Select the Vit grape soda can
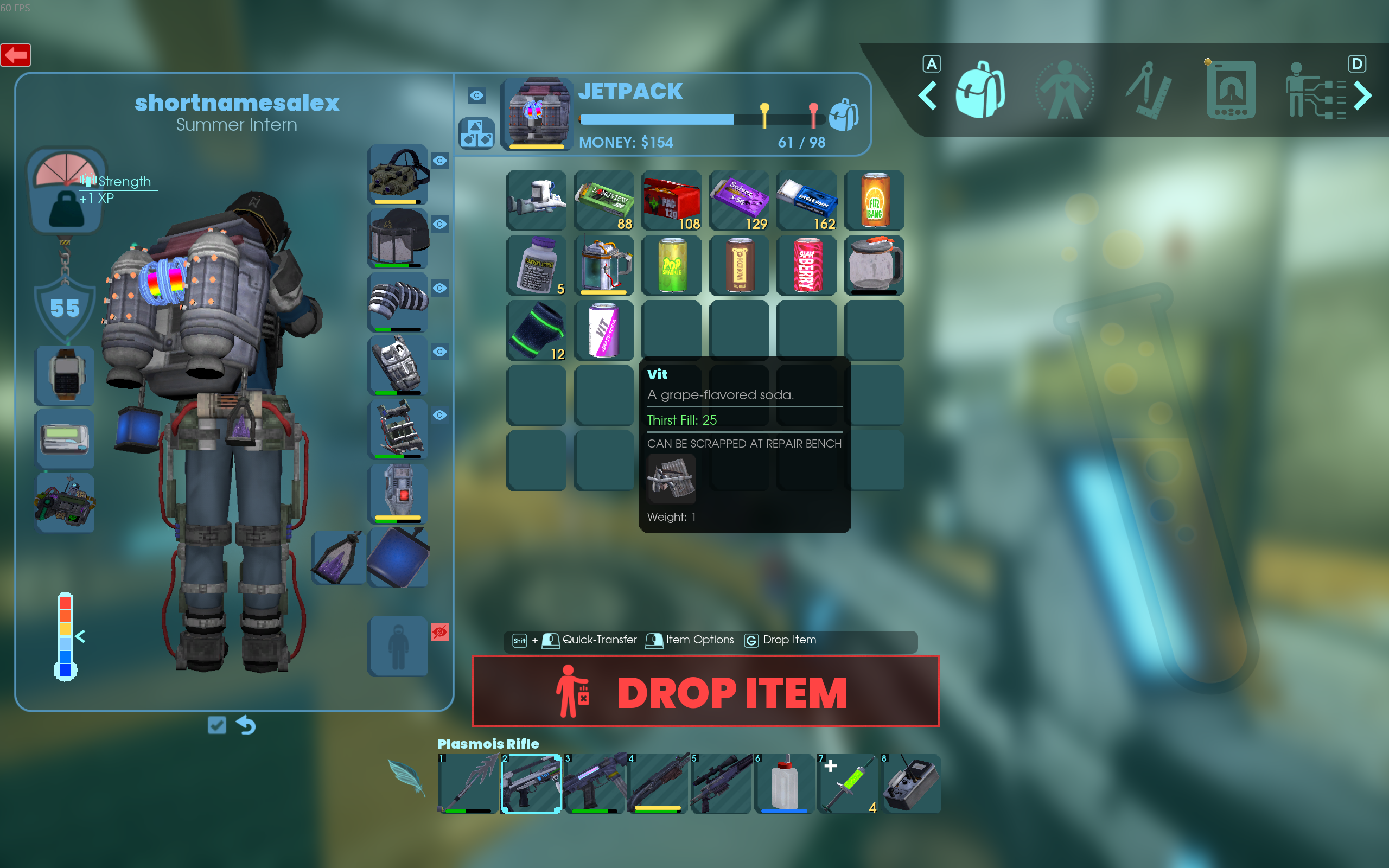Screen dimensions: 1389x868 tap(604, 330)
